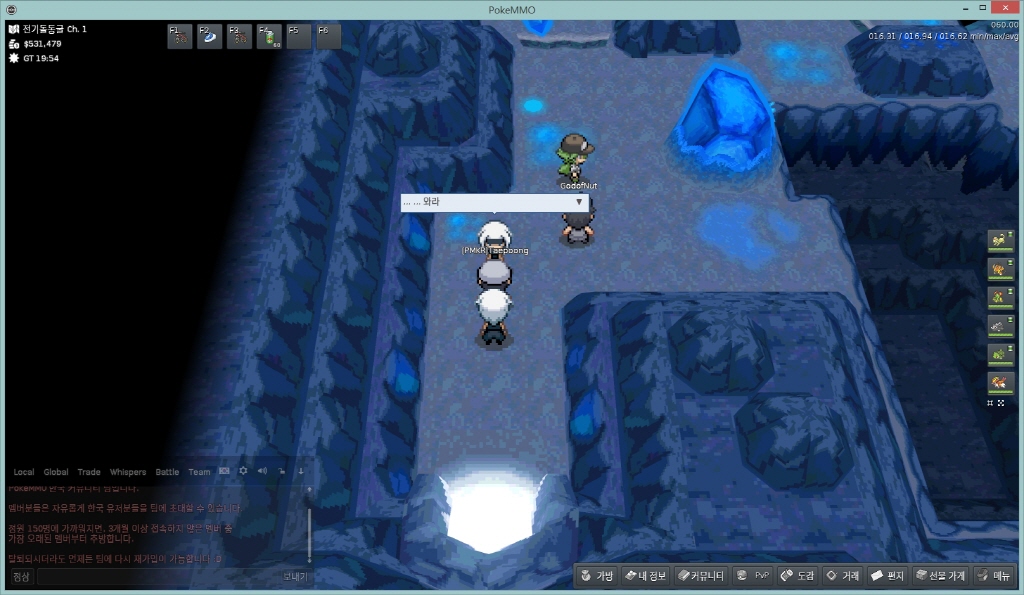Advance the dialogue box with the arrow
This screenshot has width=1024, height=595.
tap(579, 202)
